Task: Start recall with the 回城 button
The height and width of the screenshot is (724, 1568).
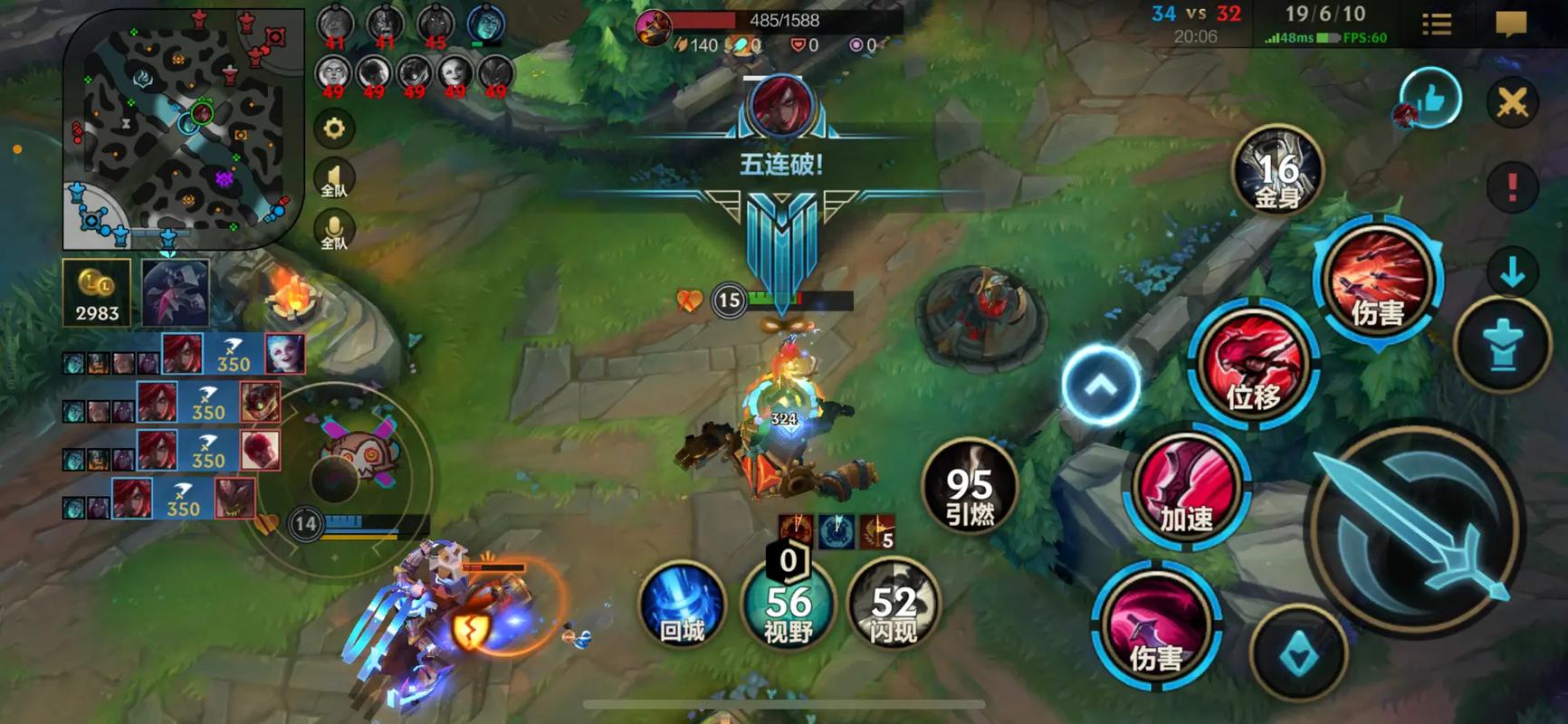Action: 682,605
